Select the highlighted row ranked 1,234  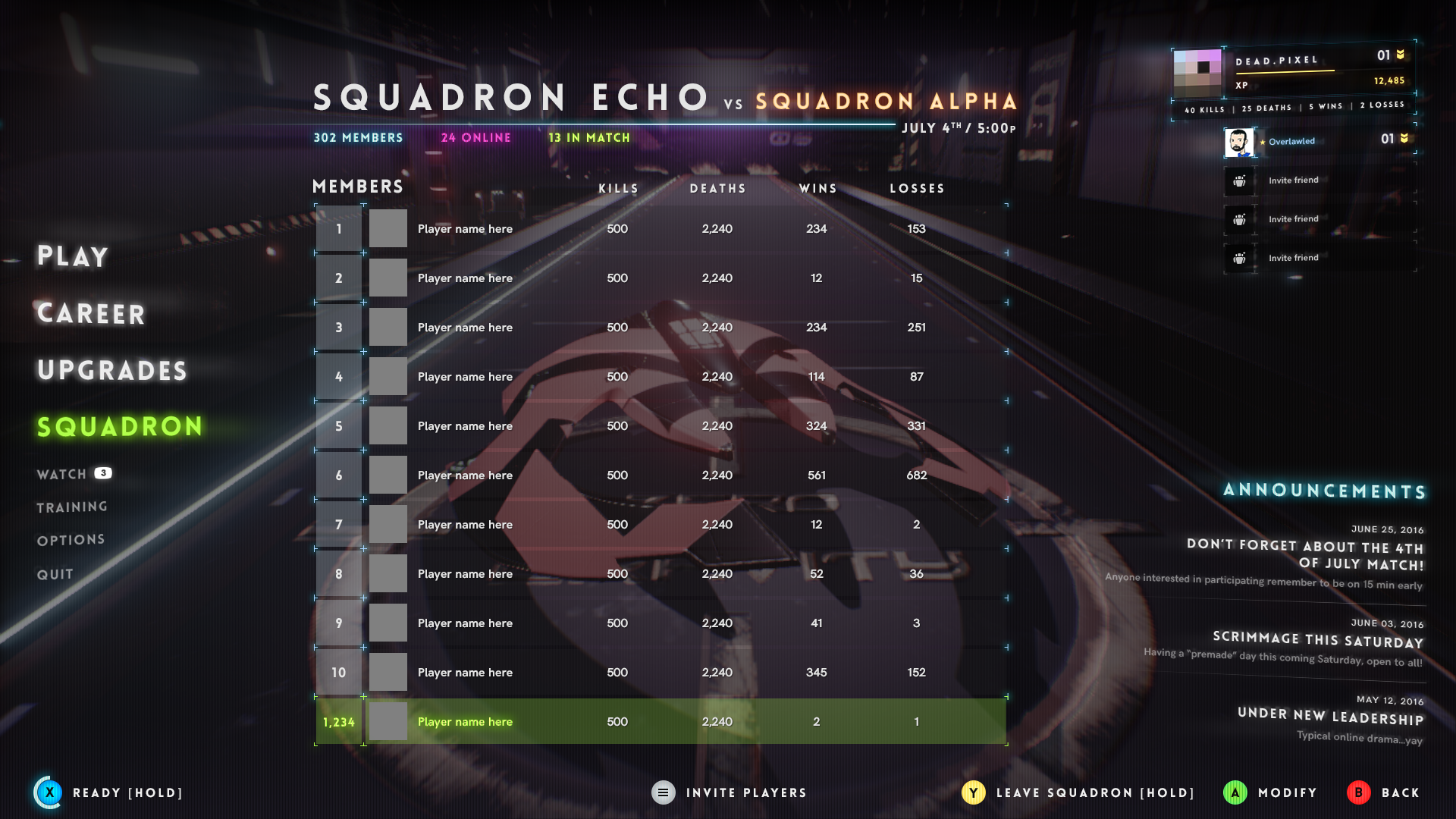click(660, 722)
